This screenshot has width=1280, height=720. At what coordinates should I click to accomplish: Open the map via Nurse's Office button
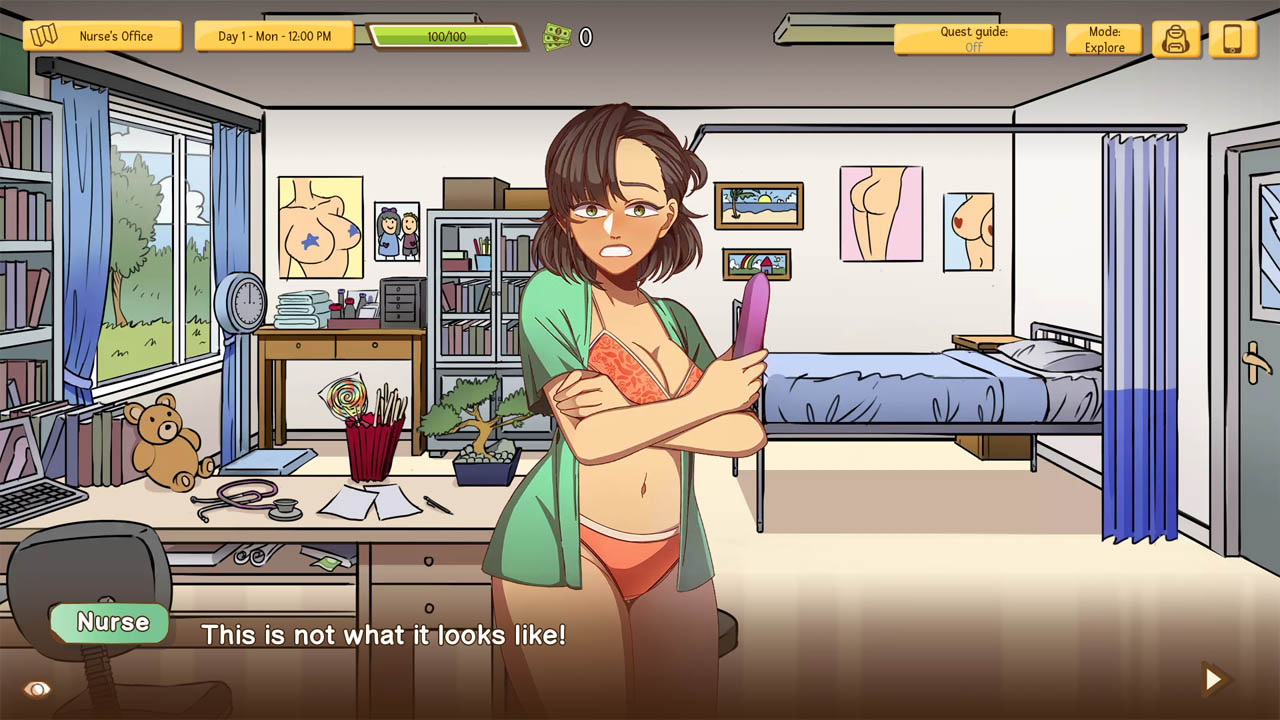pos(103,37)
